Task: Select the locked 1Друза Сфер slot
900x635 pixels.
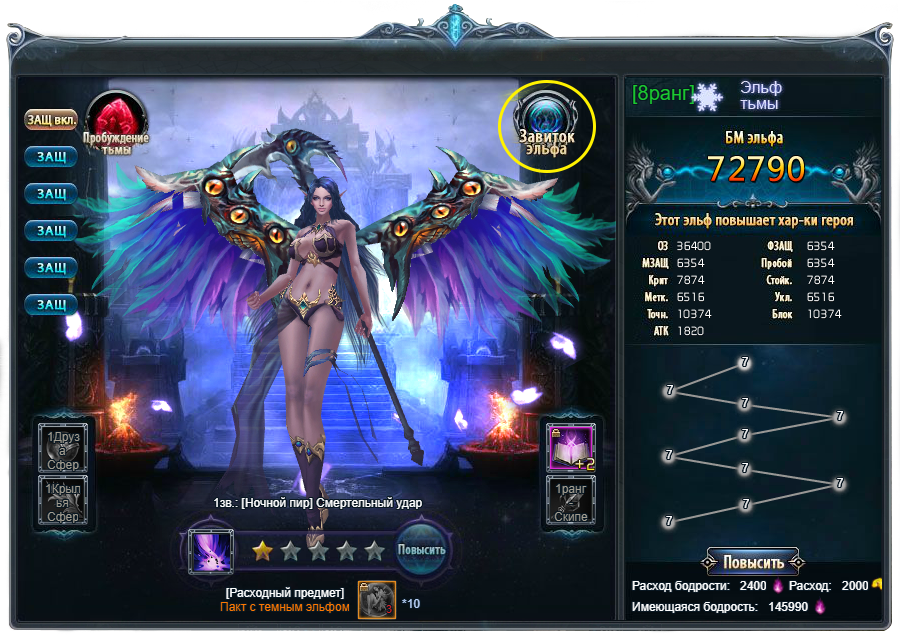Action: [64, 446]
